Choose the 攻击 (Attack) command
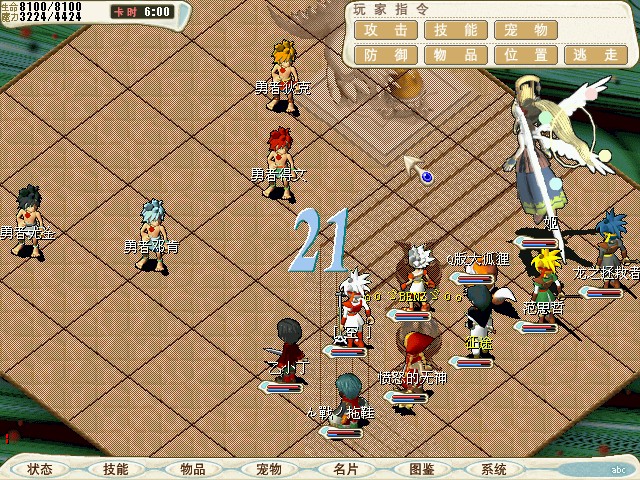Image resolution: width=640 pixels, height=480 pixels. (x=385, y=31)
